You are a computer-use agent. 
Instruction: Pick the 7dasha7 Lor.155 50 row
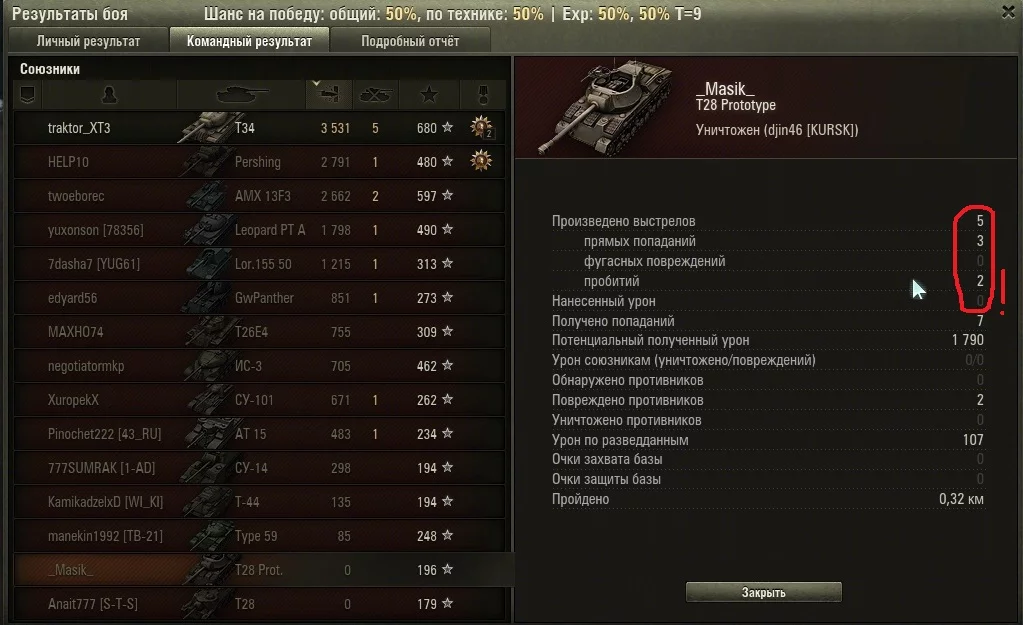click(260, 264)
